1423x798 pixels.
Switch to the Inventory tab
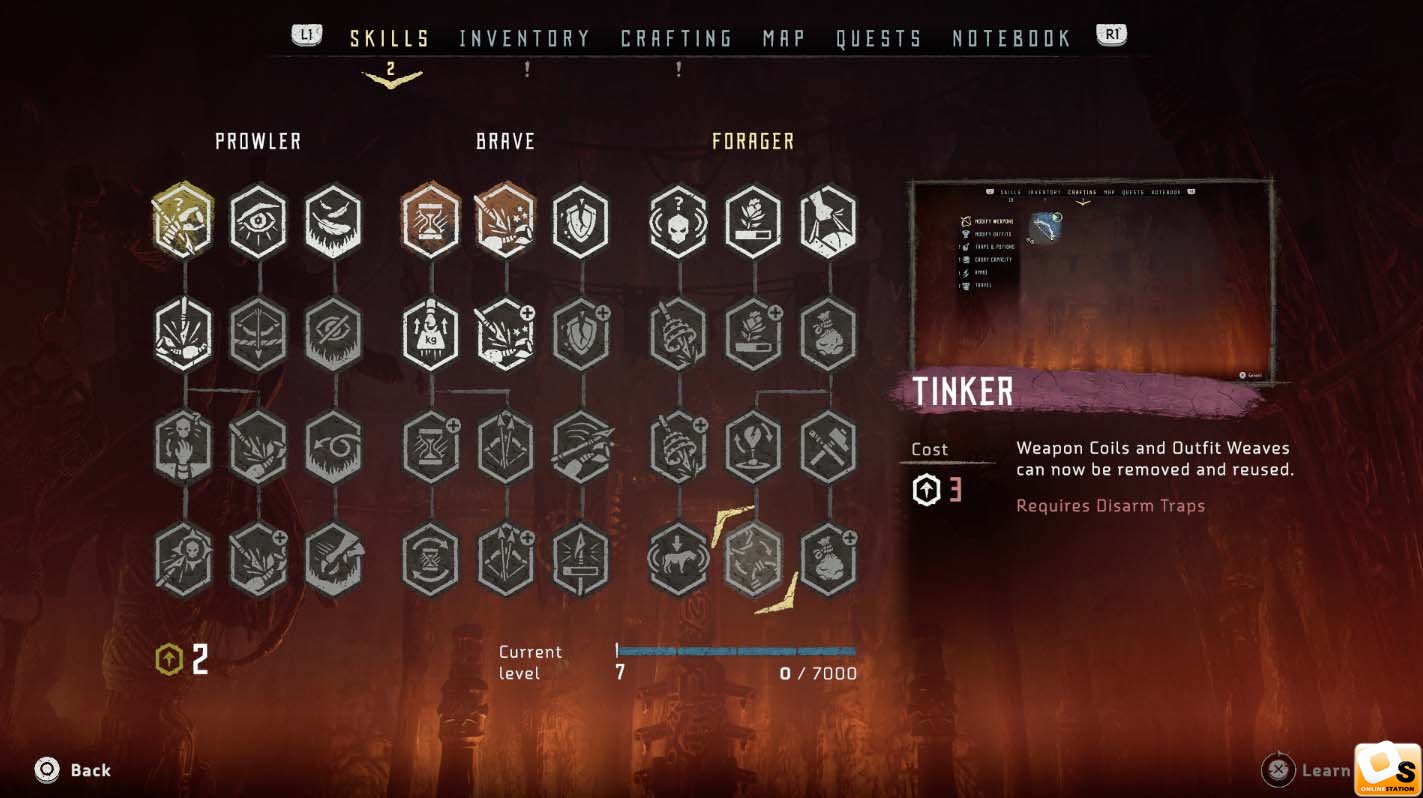click(524, 38)
